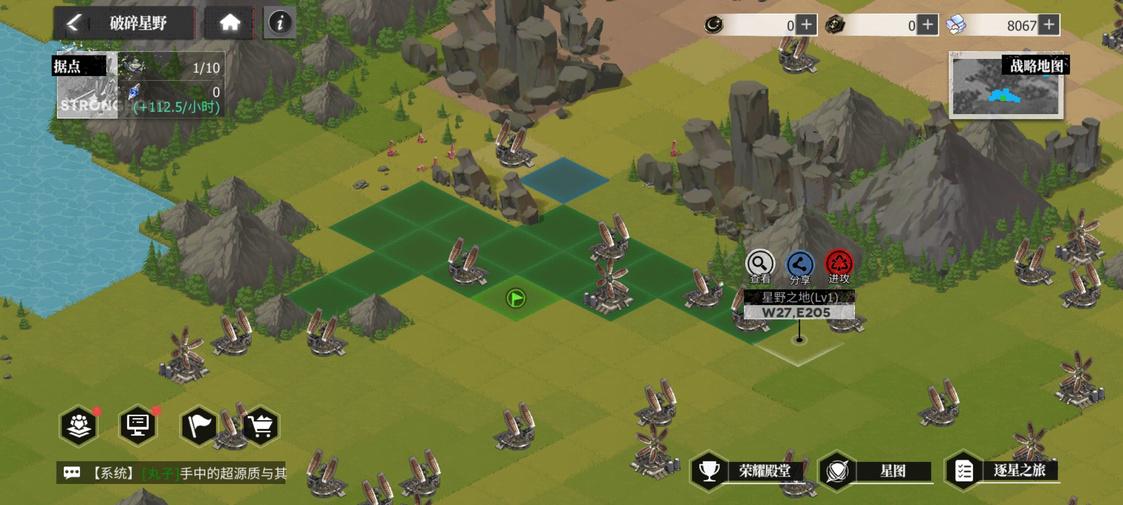Select the green flag marked tile

pyautogui.click(x=516, y=298)
